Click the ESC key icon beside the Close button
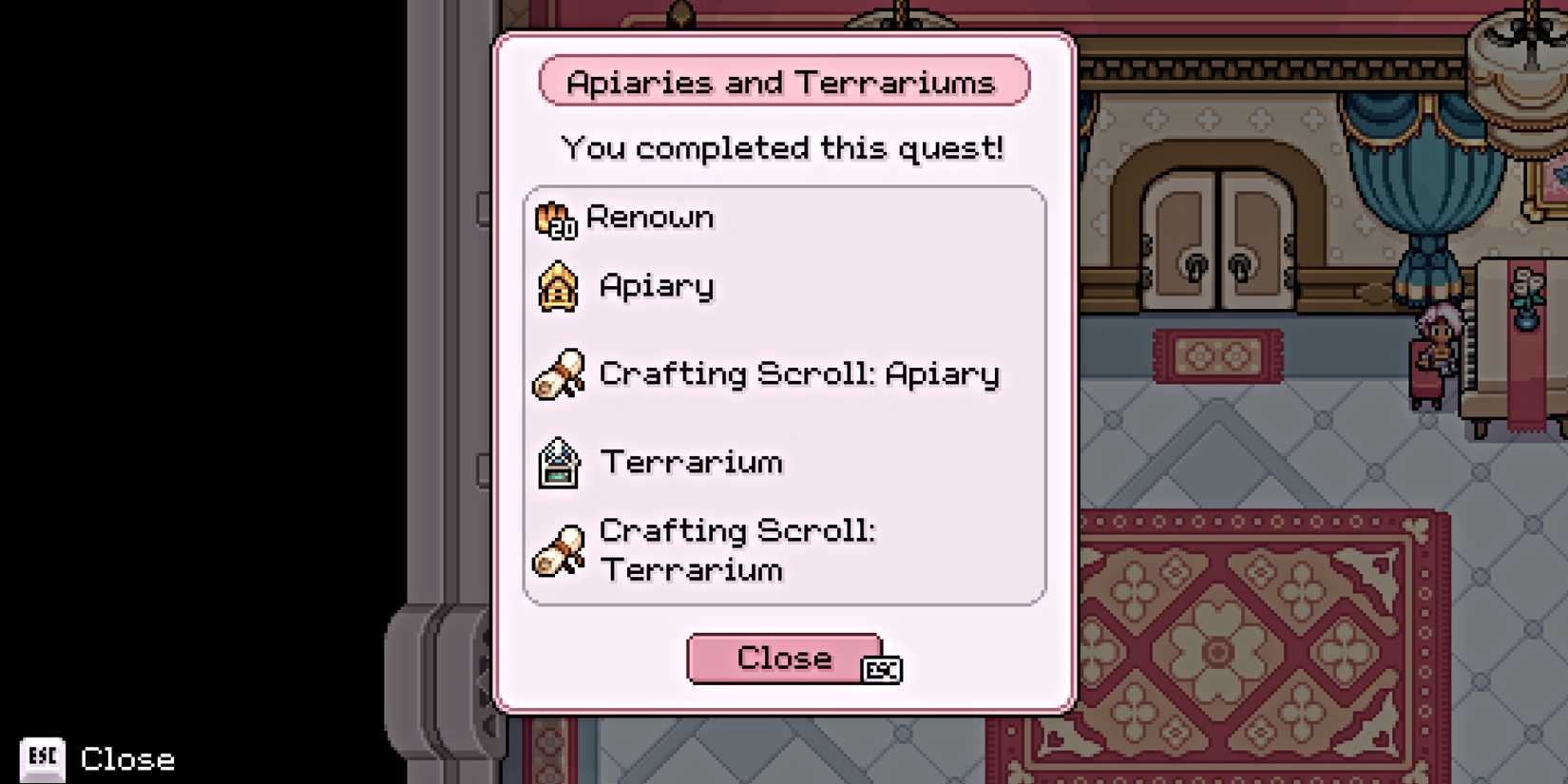The width and height of the screenshot is (1568, 784). point(882,671)
